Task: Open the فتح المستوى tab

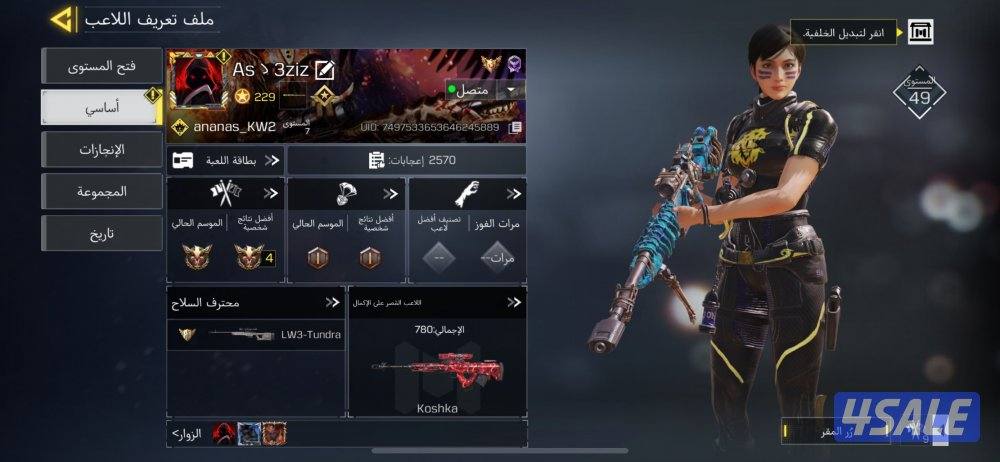Action: click(101, 66)
